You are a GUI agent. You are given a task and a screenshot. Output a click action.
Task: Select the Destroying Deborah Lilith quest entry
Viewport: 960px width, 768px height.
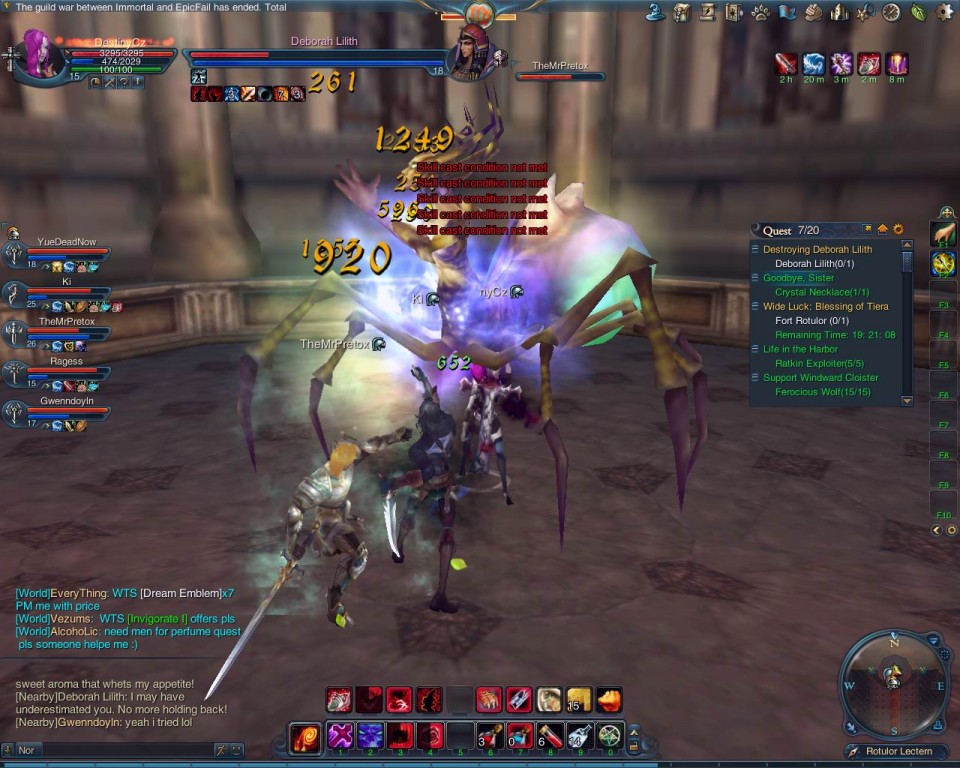[817, 249]
